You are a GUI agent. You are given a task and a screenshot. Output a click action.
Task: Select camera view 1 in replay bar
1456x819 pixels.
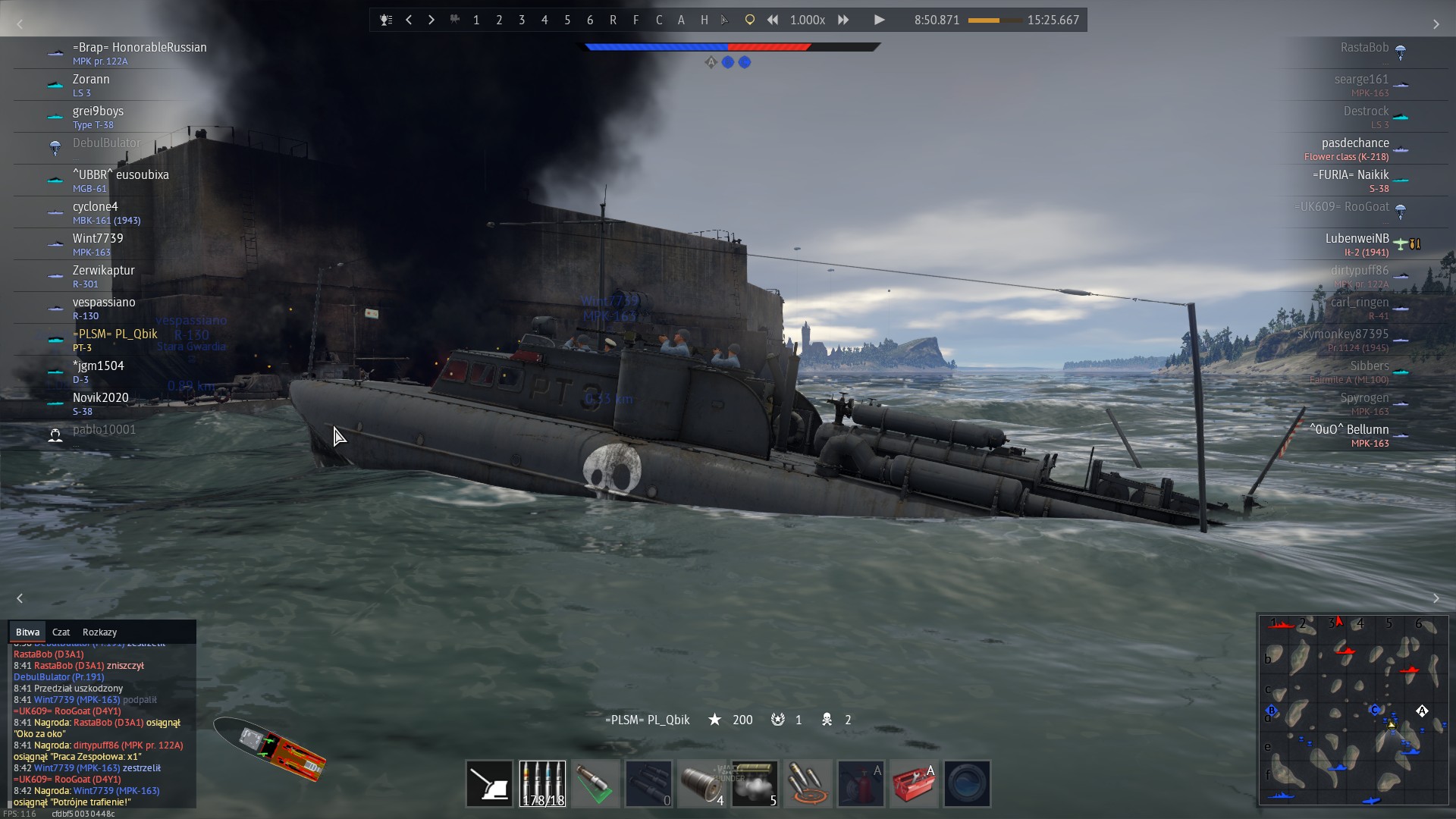click(x=476, y=20)
